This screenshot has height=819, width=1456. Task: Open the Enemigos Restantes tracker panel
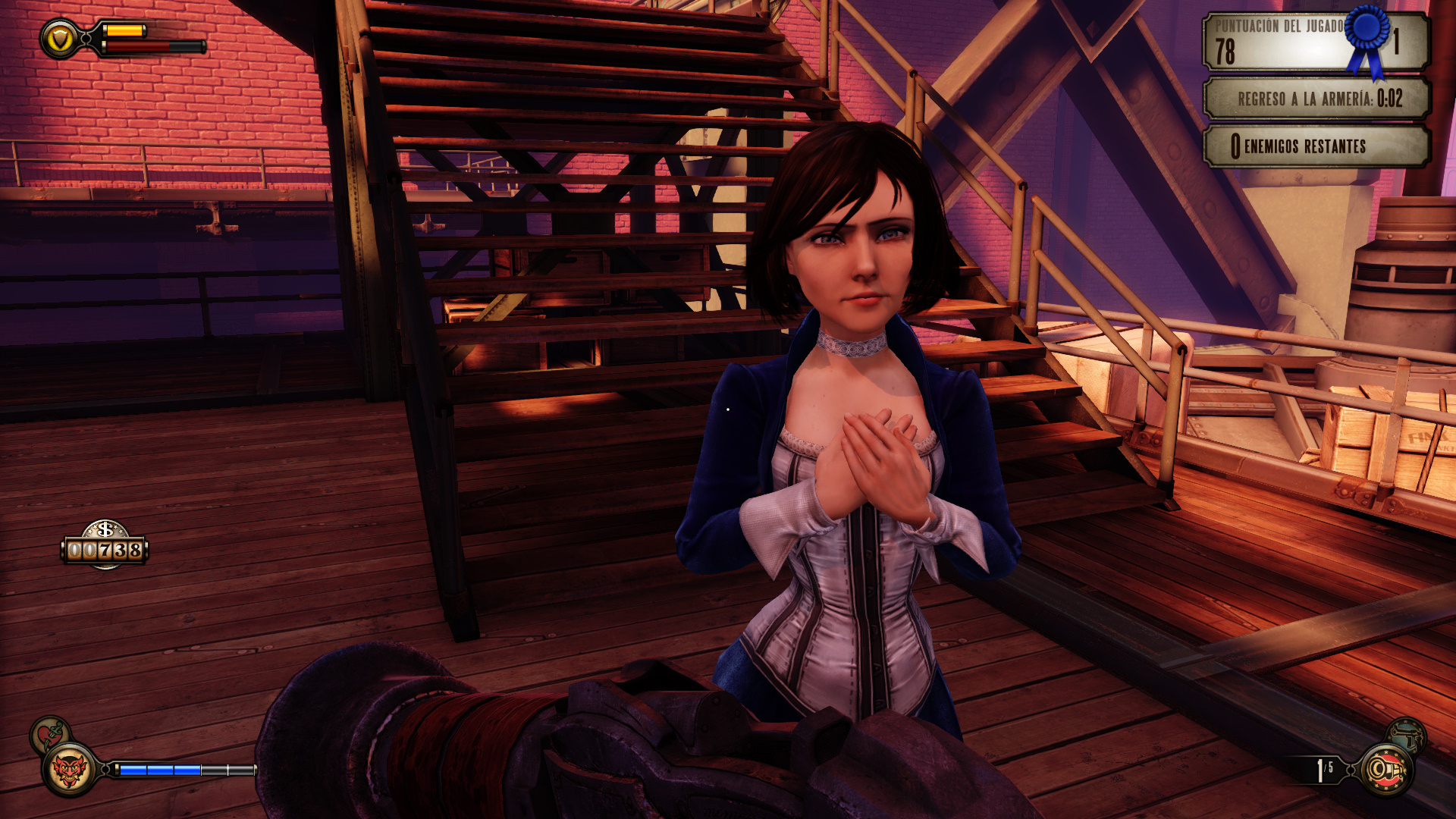pyautogui.click(x=1316, y=146)
